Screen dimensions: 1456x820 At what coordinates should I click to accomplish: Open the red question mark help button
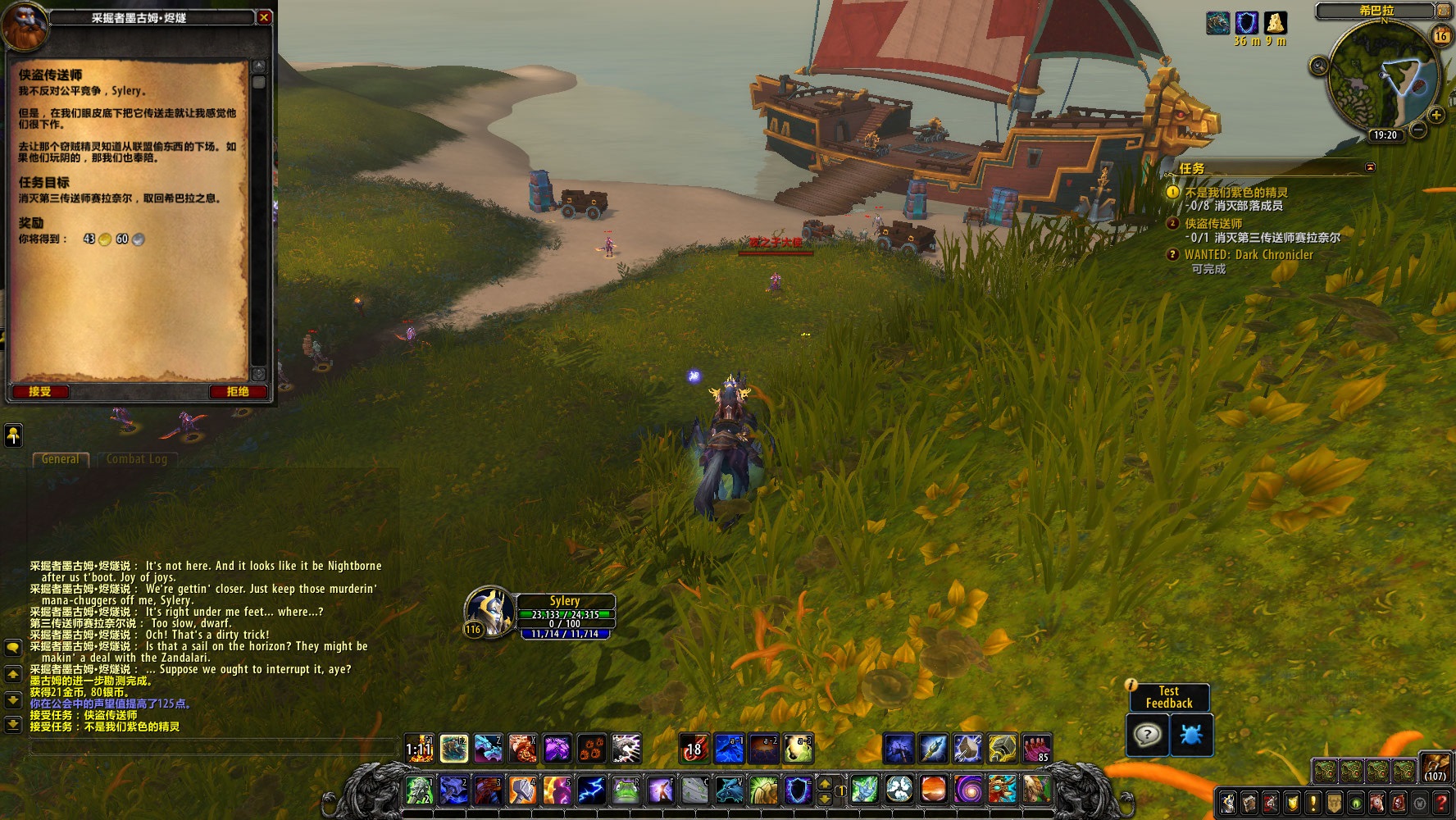pyautogui.click(x=1442, y=802)
